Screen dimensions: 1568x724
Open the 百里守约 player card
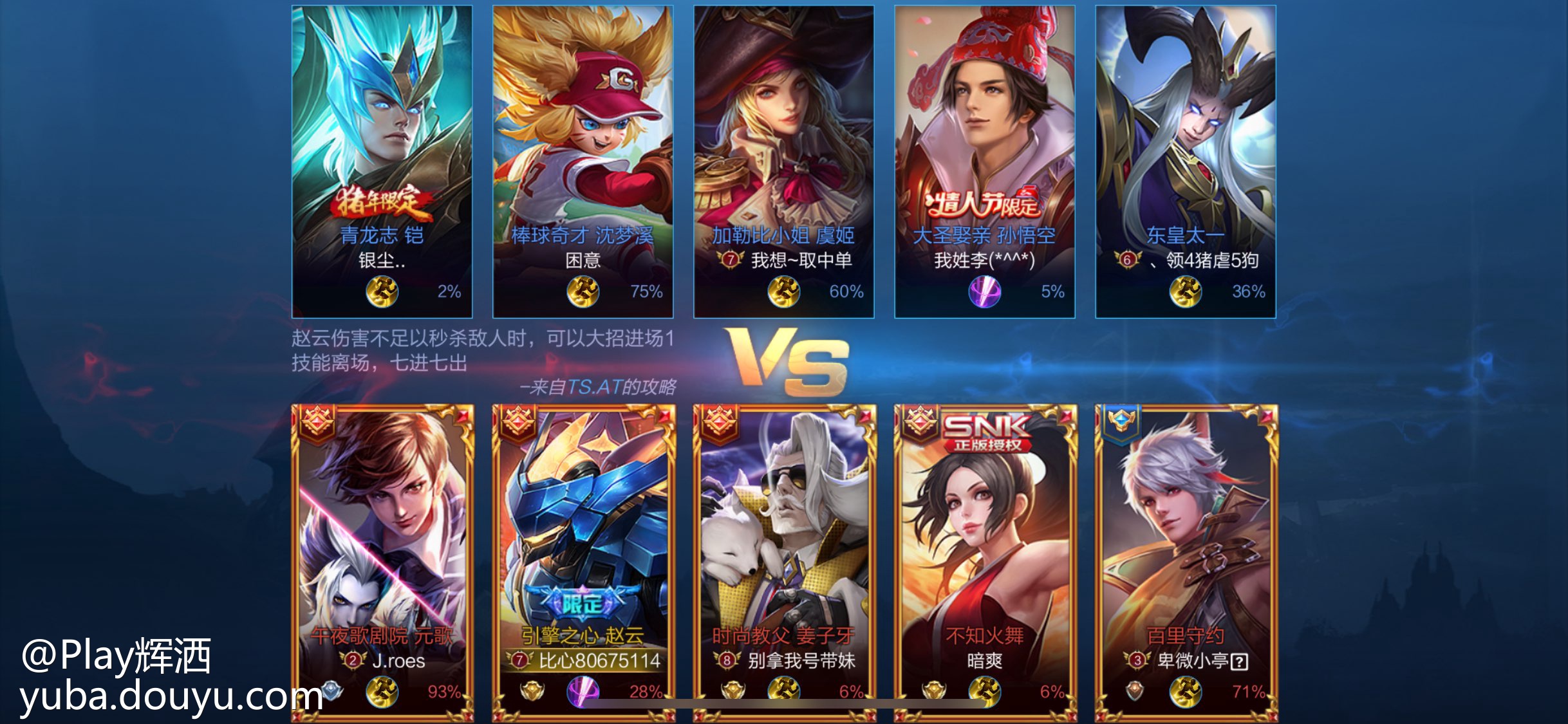[x=1186, y=560]
